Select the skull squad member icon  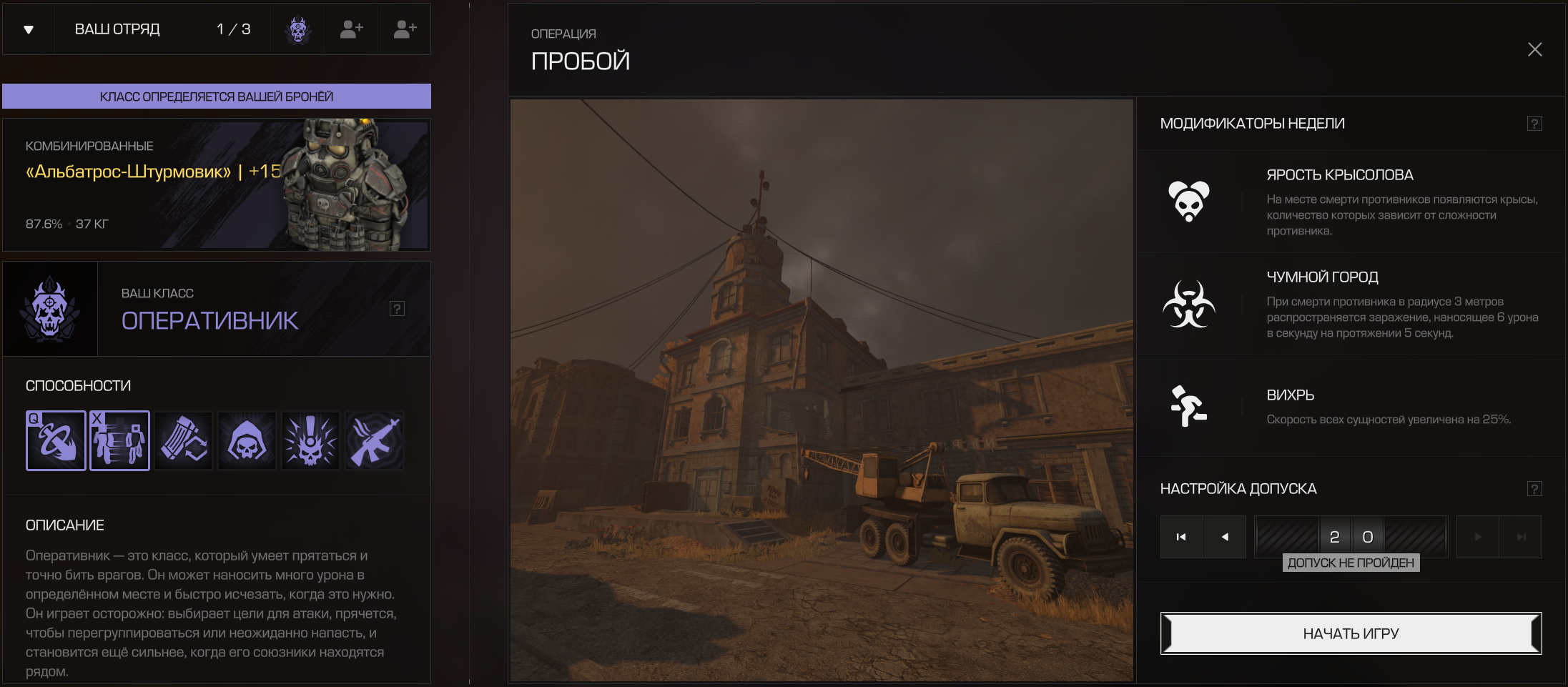(x=297, y=29)
